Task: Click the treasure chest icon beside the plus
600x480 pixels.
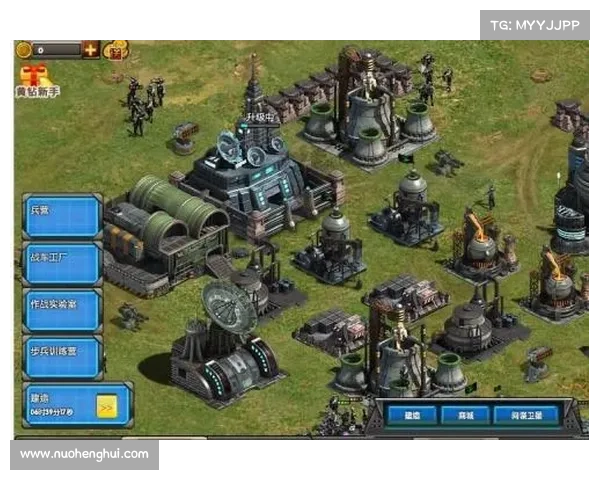Action: click(117, 49)
